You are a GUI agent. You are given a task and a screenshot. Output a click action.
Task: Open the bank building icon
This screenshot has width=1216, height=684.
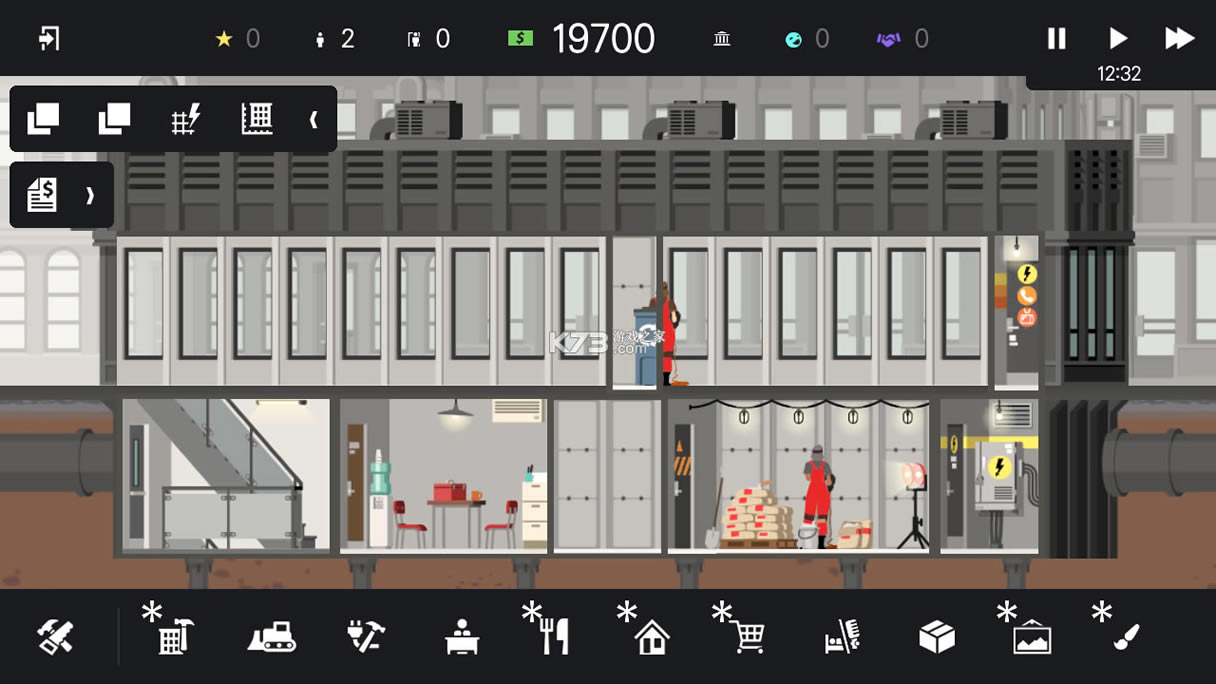(x=722, y=39)
